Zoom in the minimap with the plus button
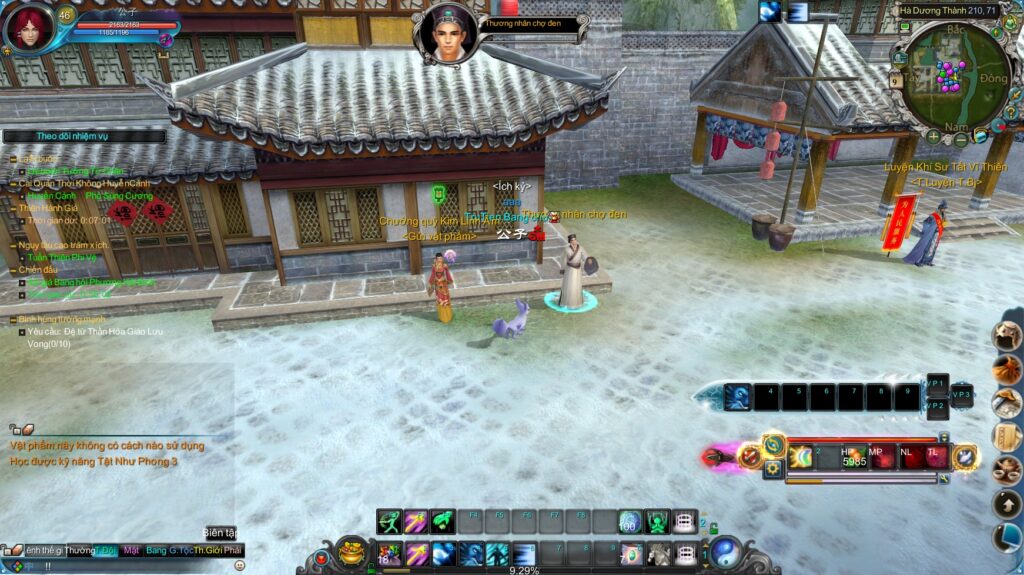Viewport: 1024px width, 575px height. (x=933, y=136)
